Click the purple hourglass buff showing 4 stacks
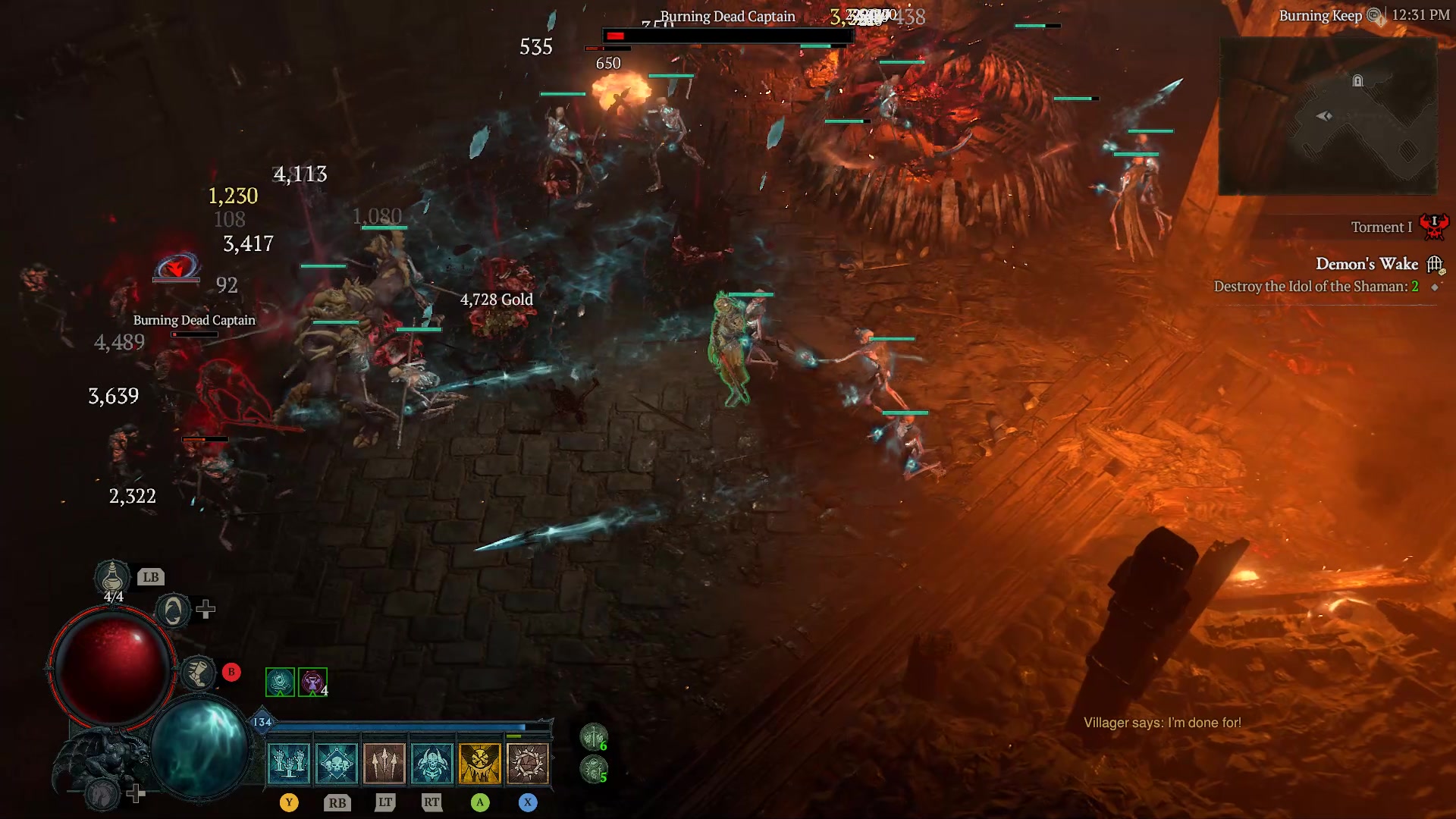This screenshot has width=1456, height=819. coord(312,681)
